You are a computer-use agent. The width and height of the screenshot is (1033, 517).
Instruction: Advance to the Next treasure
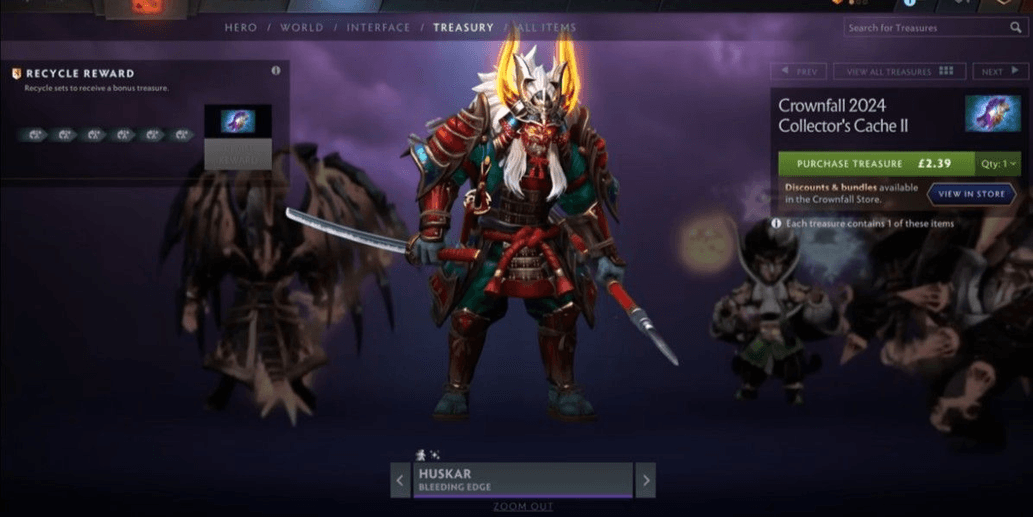click(997, 72)
